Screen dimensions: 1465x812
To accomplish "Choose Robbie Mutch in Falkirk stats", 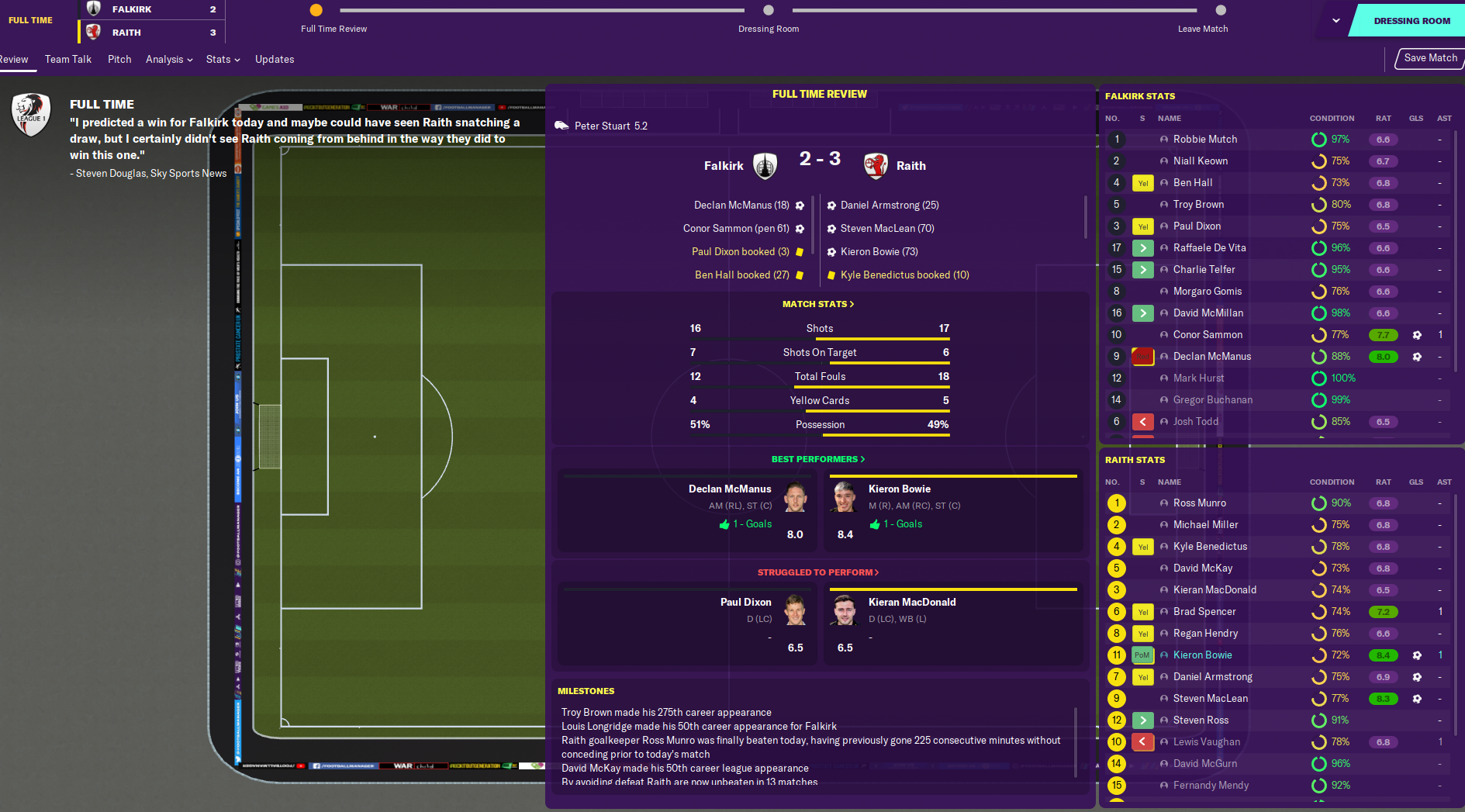I will [x=1204, y=140].
